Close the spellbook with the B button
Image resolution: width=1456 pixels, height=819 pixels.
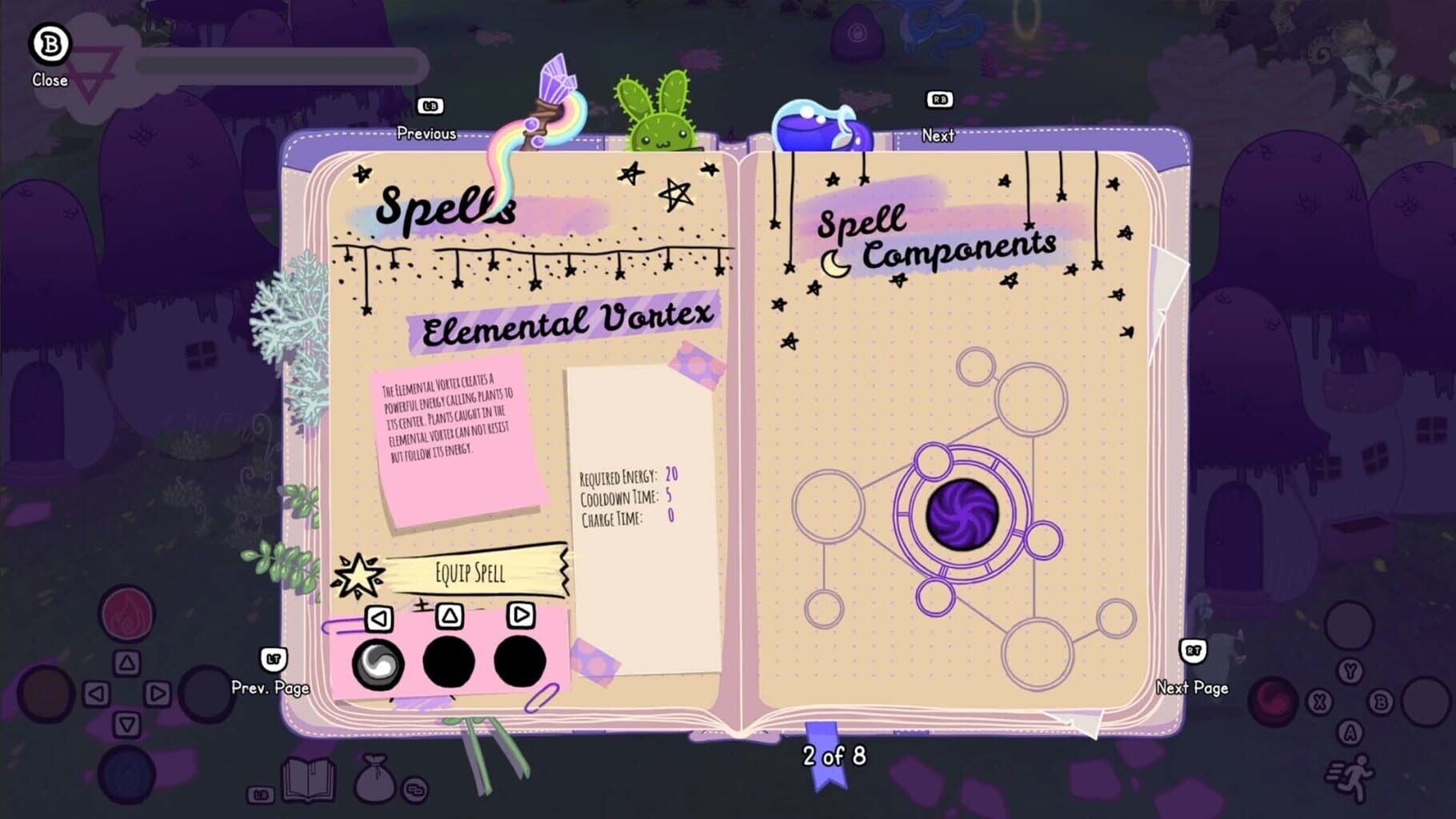[50, 46]
